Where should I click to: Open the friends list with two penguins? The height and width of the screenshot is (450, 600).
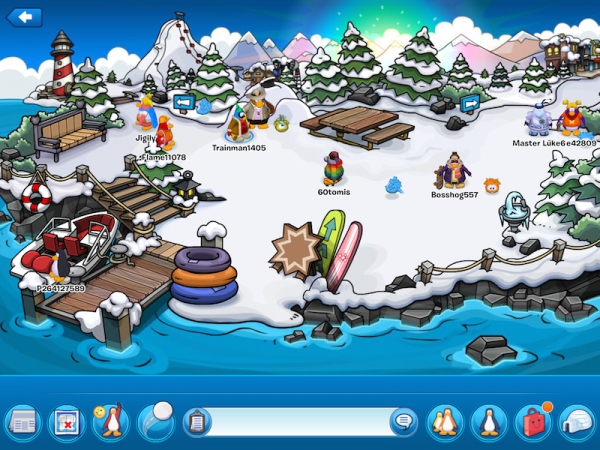446,421
